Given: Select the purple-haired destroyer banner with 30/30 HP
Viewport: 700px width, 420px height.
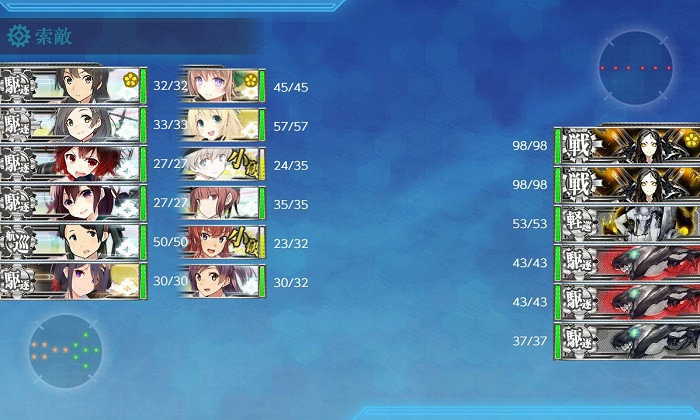Looking at the screenshot, I should [70, 281].
